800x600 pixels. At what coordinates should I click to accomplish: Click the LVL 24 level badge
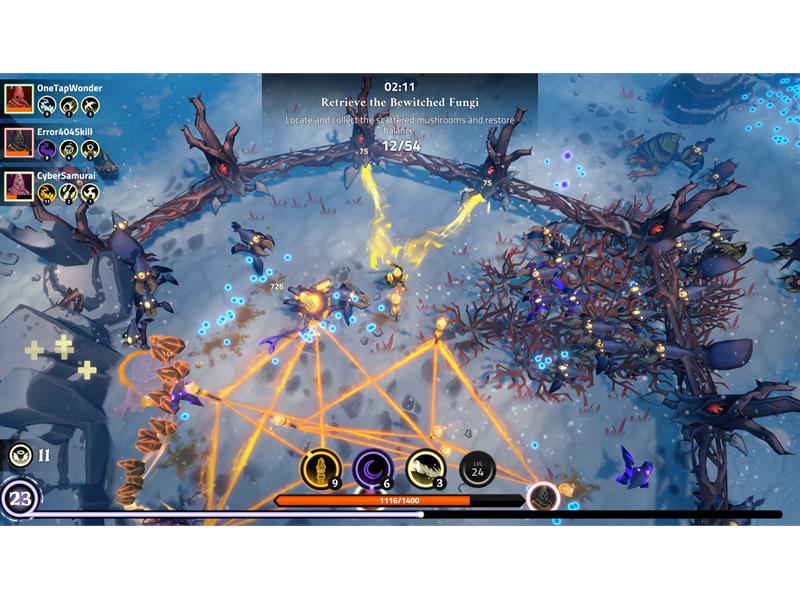coord(477,469)
